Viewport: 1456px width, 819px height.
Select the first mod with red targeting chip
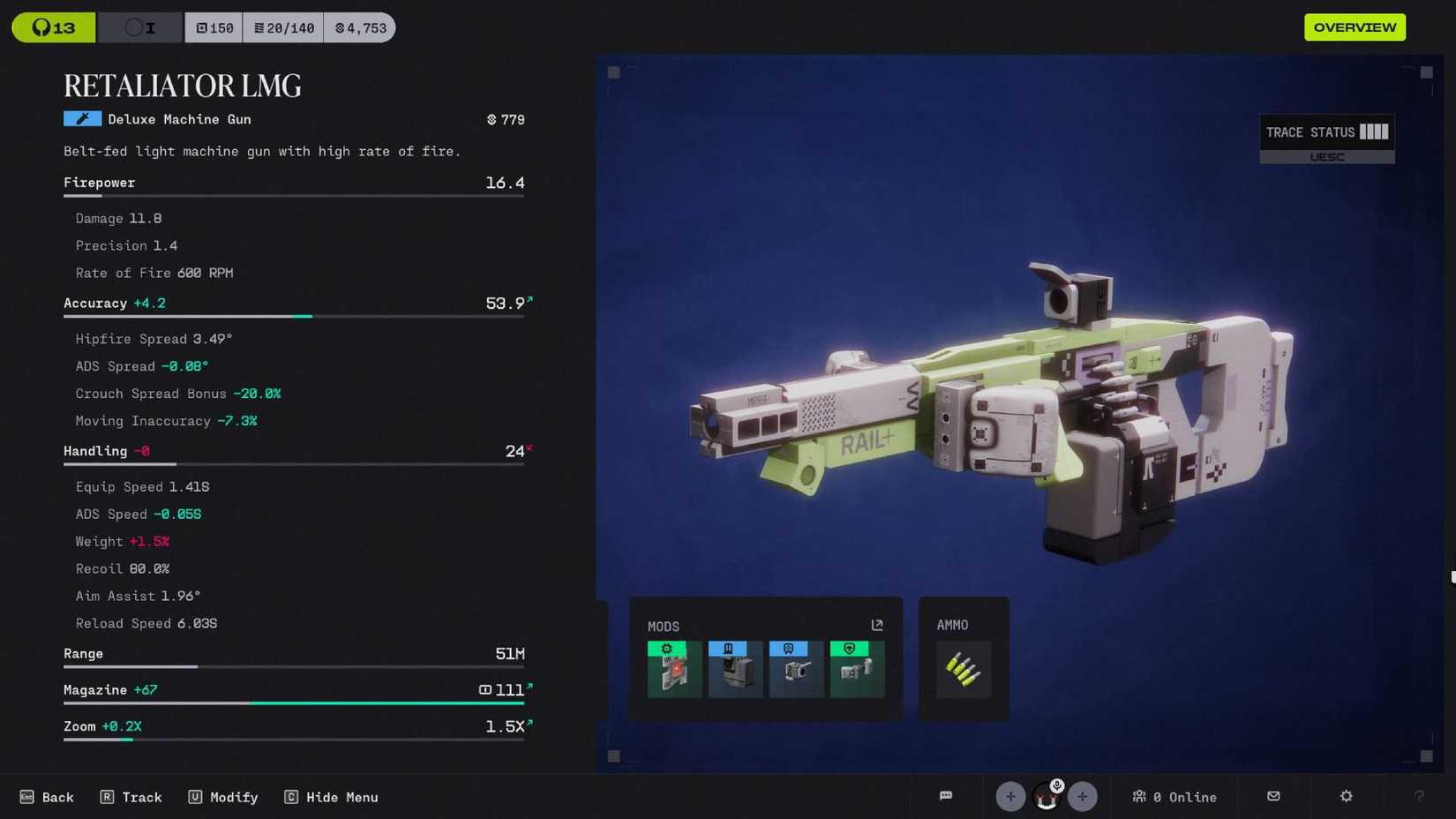(x=674, y=669)
